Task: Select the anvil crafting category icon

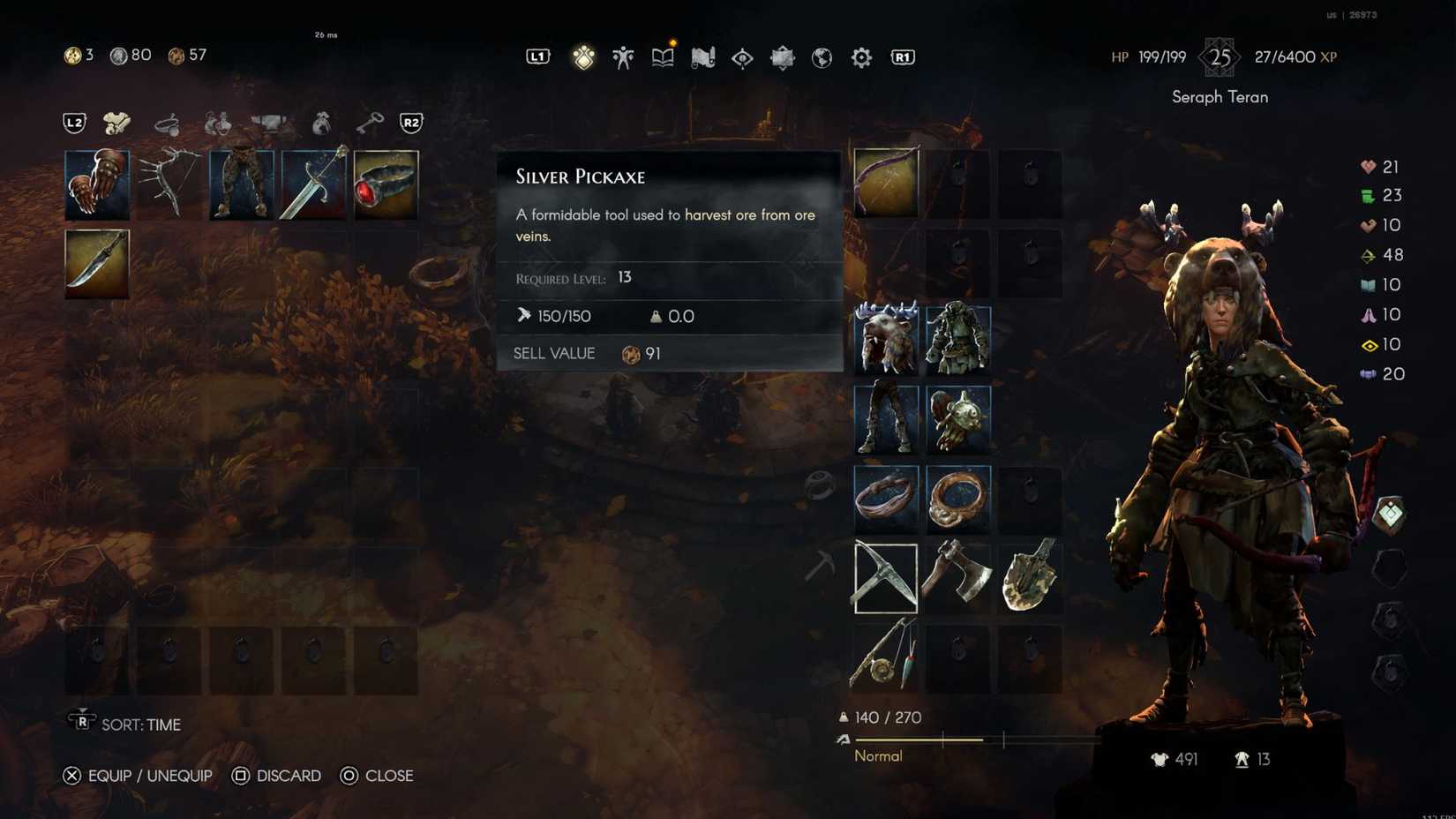Action: click(x=272, y=122)
